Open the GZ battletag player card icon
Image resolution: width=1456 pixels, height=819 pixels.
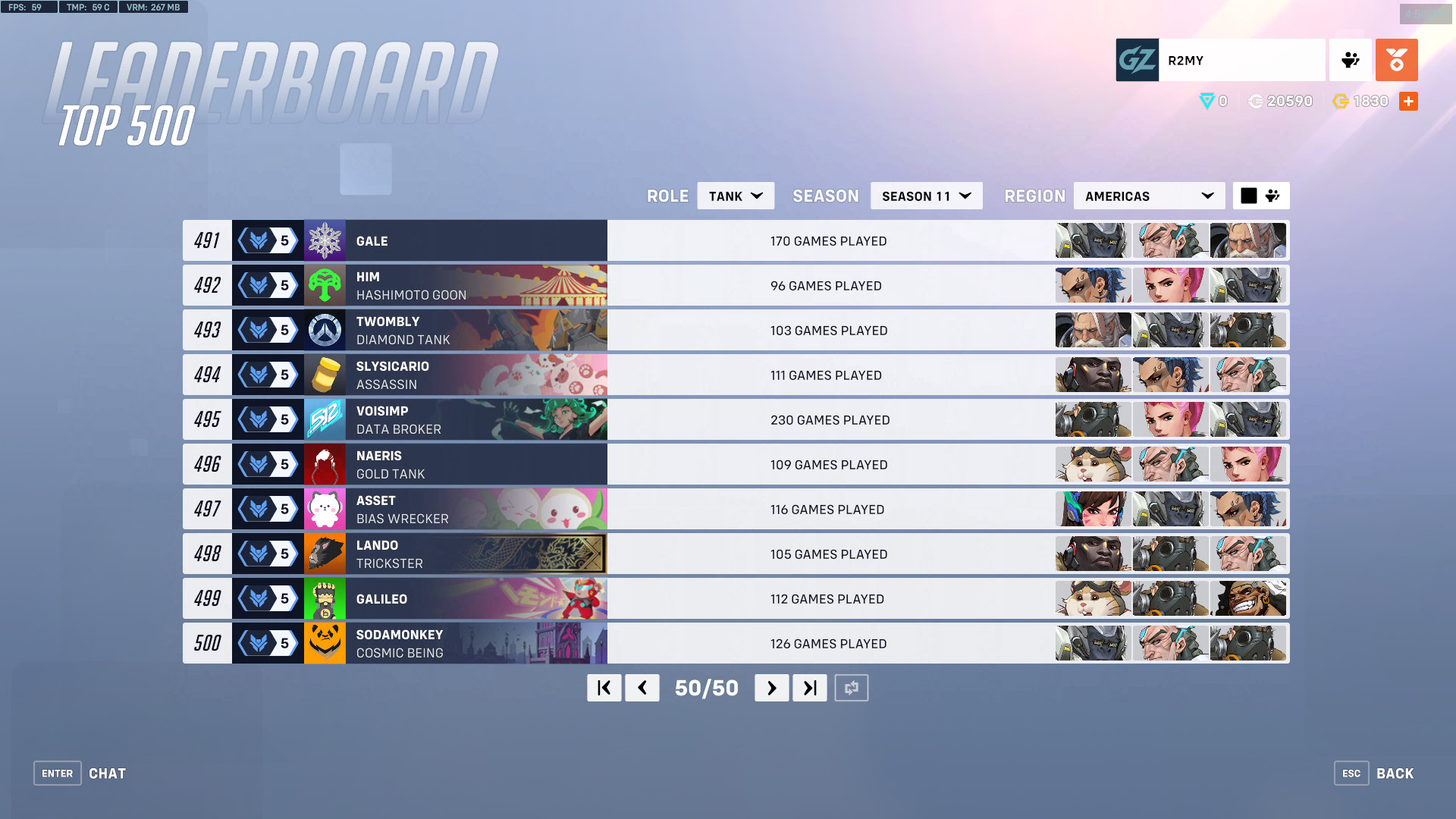pos(1135,60)
